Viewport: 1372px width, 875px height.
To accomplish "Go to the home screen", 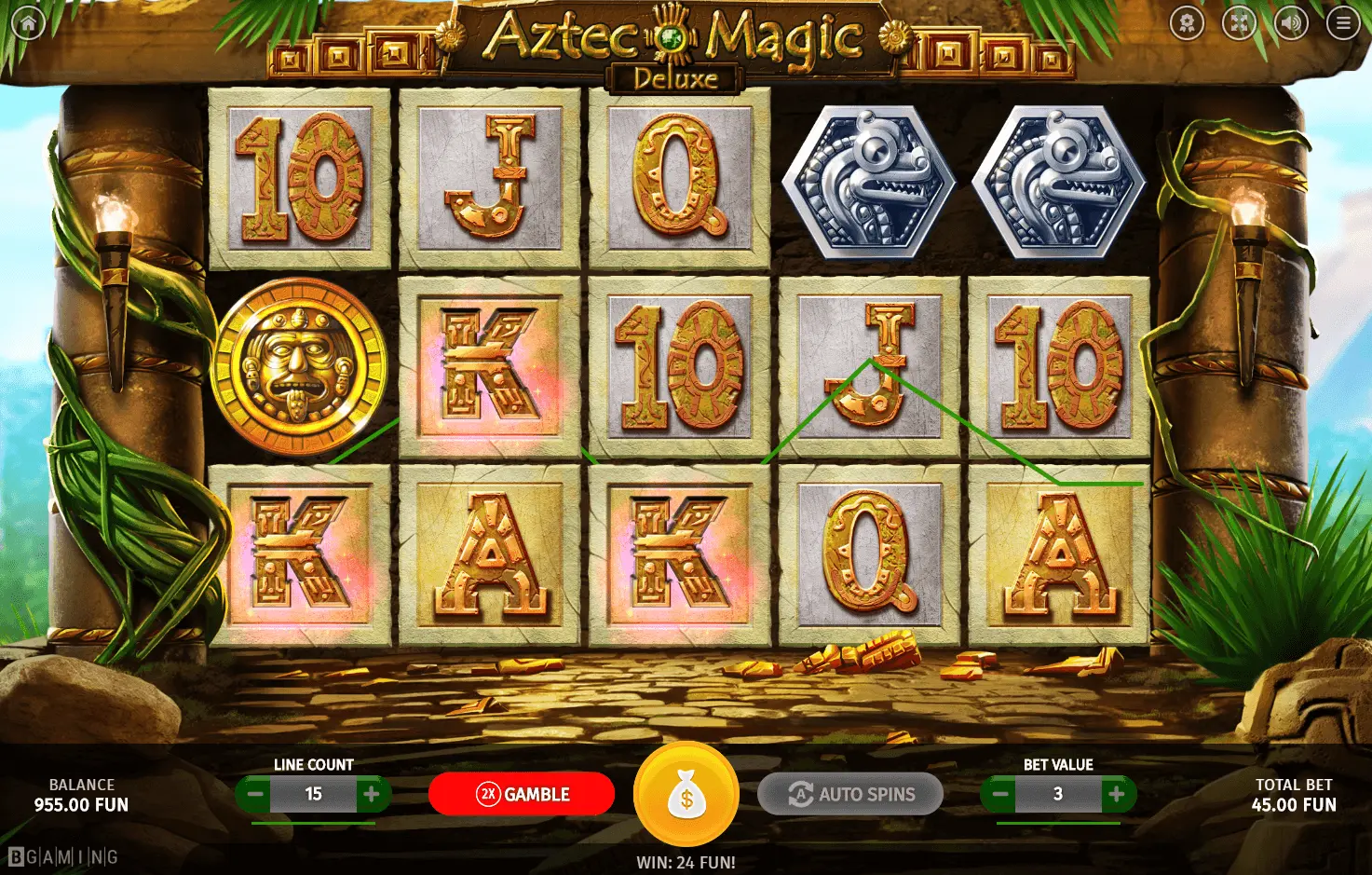I will pyautogui.click(x=28, y=23).
